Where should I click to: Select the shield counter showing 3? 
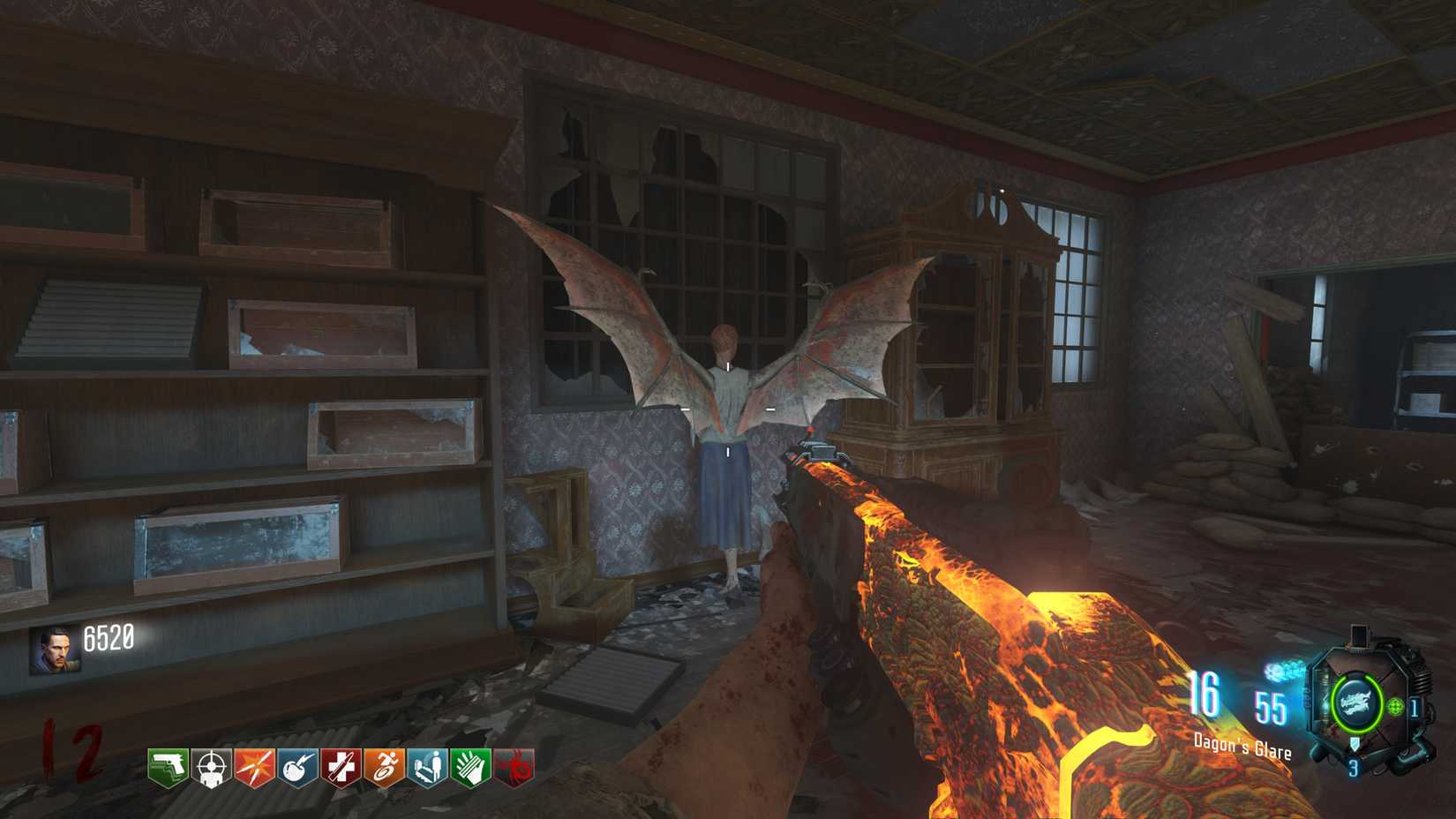pyautogui.click(x=1354, y=767)
